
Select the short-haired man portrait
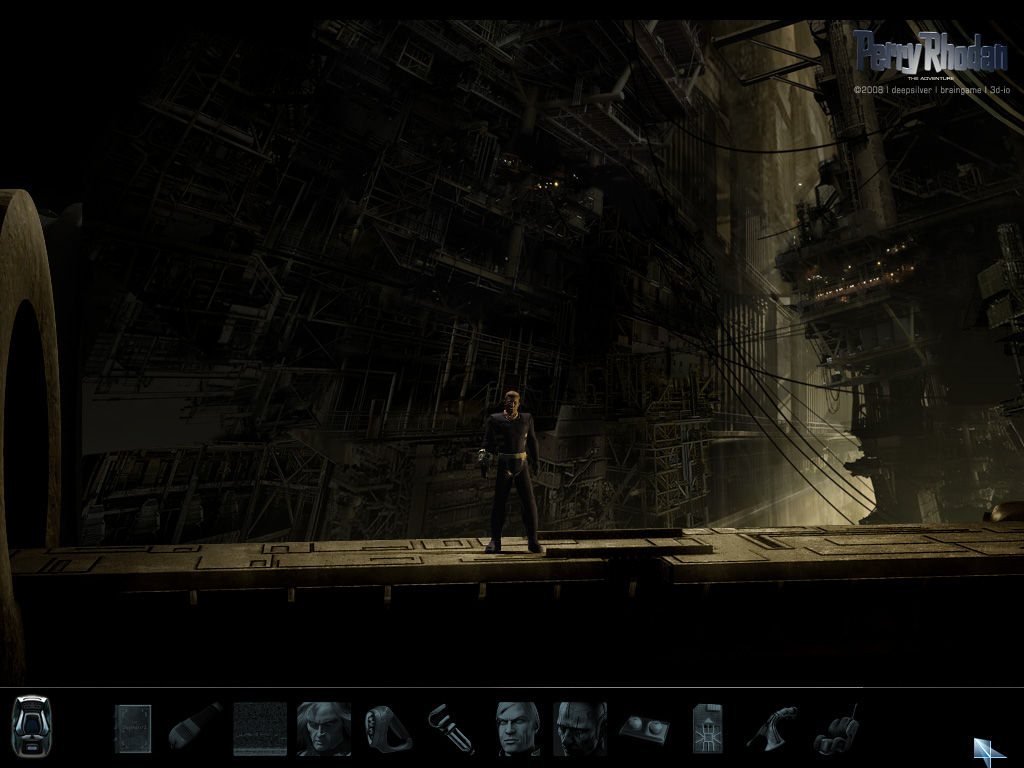click(519, 728)
